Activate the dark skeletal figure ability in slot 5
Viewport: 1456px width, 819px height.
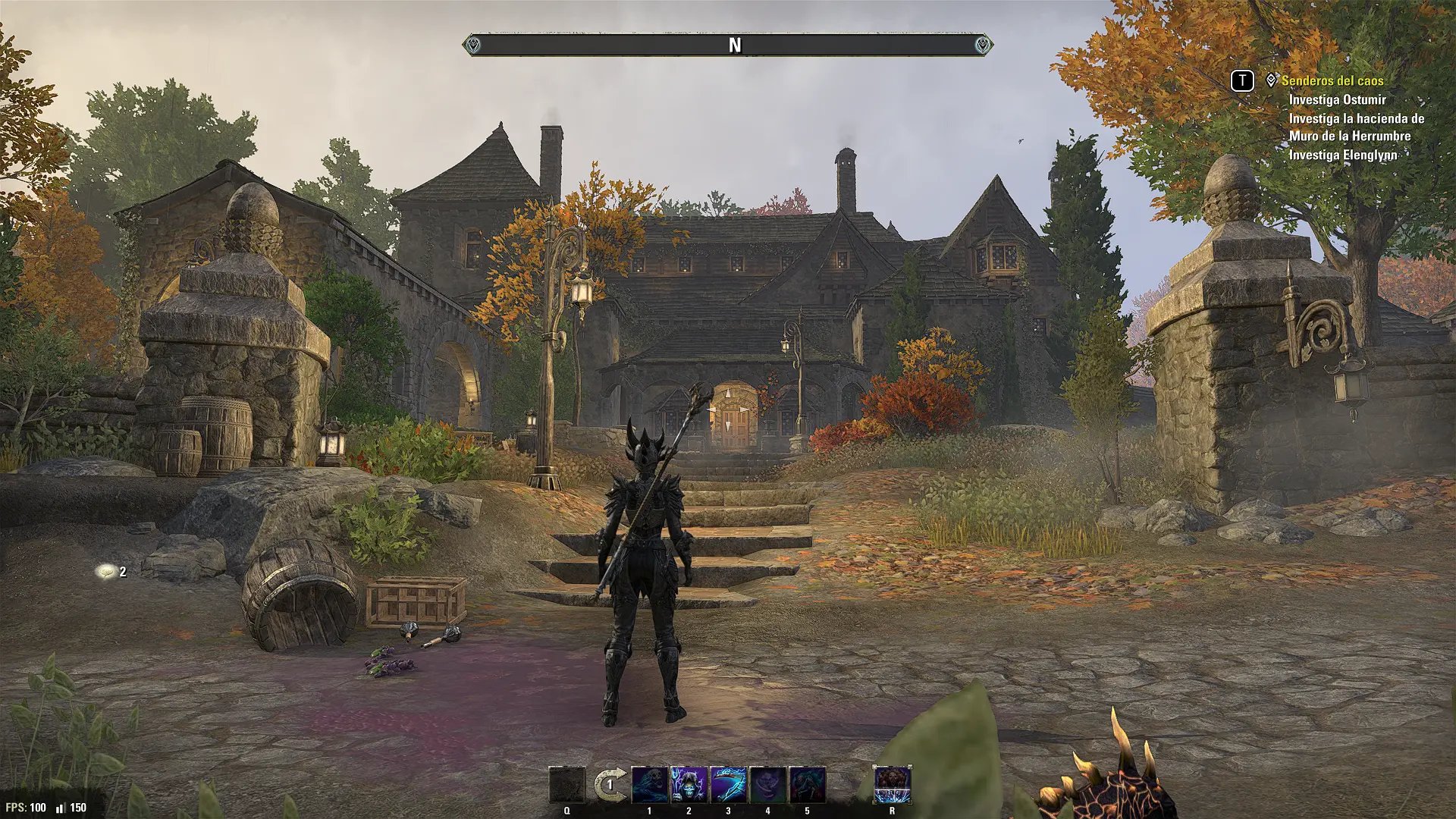click(807, 784)
